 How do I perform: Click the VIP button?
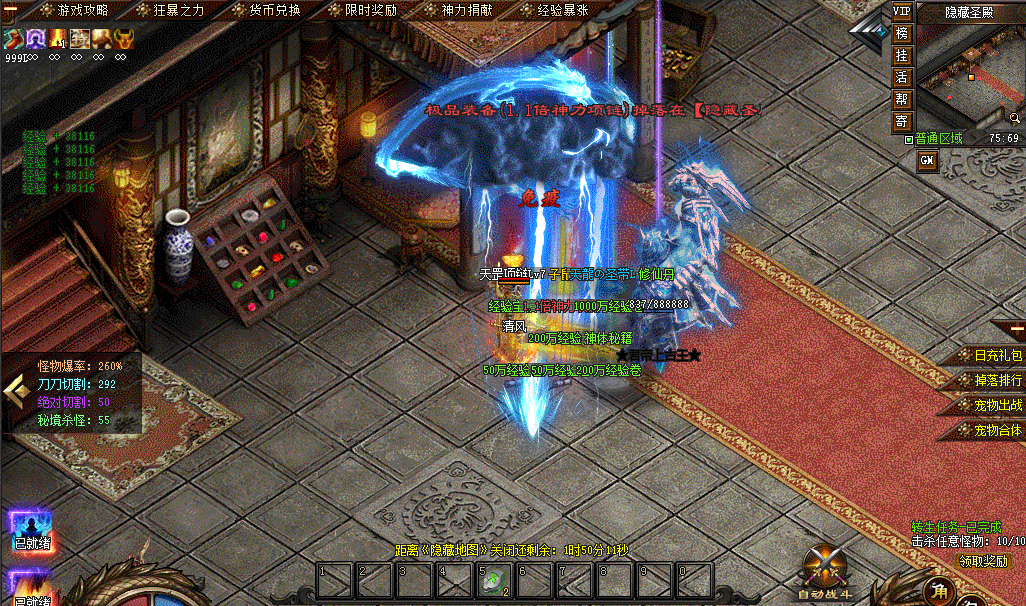pos(902,11)
